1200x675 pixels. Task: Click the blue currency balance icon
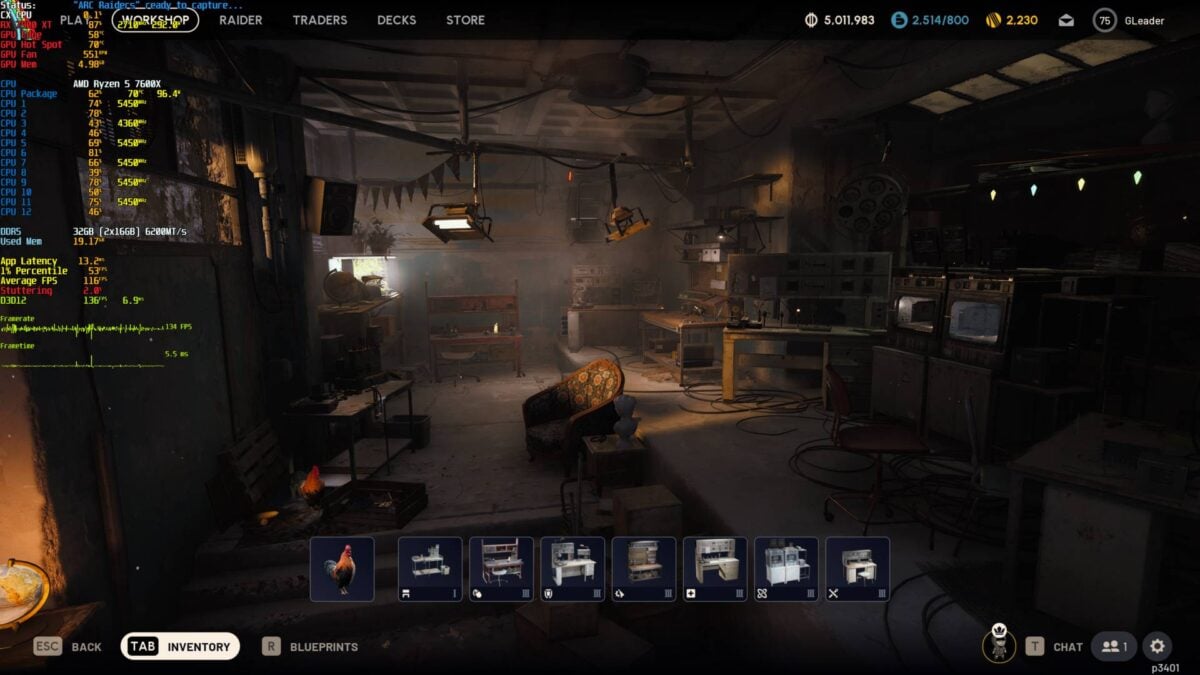pos(899,20)
